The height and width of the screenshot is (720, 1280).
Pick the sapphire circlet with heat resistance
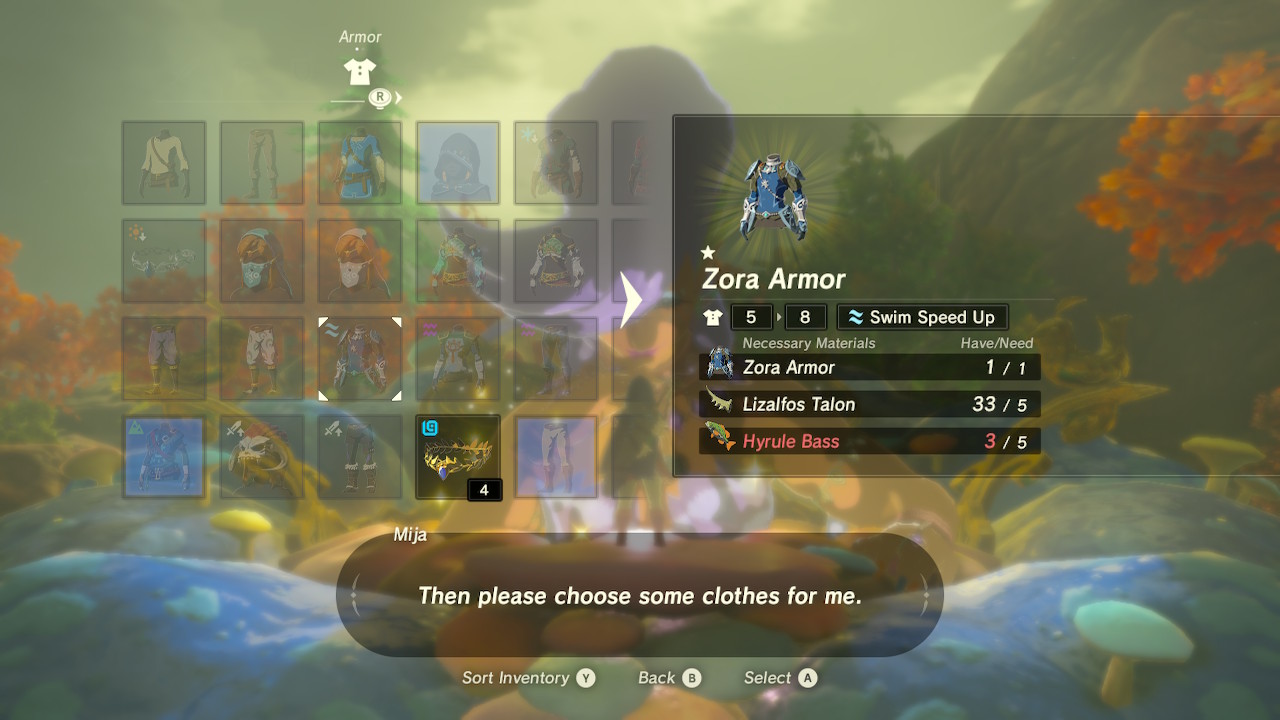(164, 261)
